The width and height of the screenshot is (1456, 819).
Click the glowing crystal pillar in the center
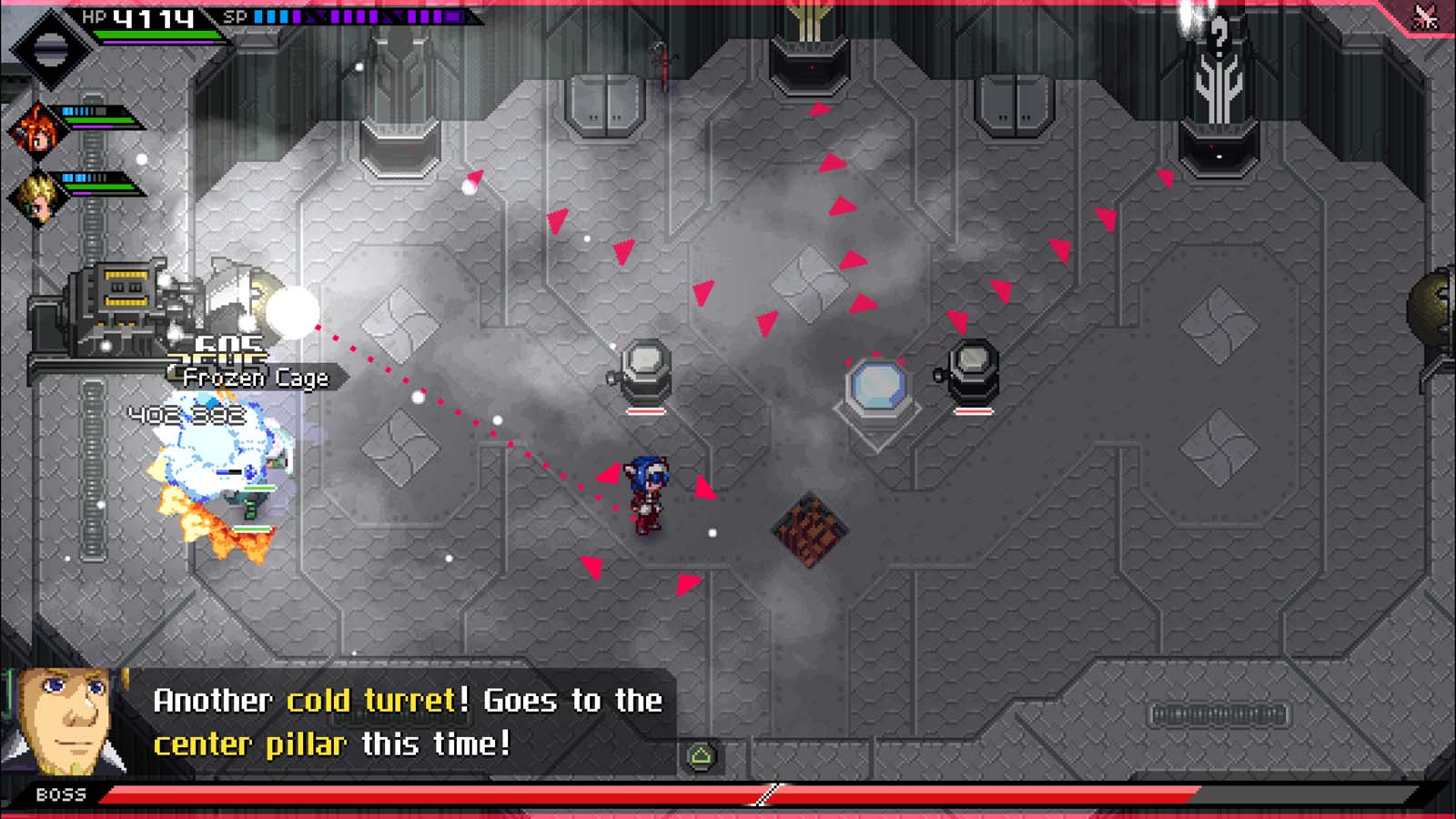878,386
